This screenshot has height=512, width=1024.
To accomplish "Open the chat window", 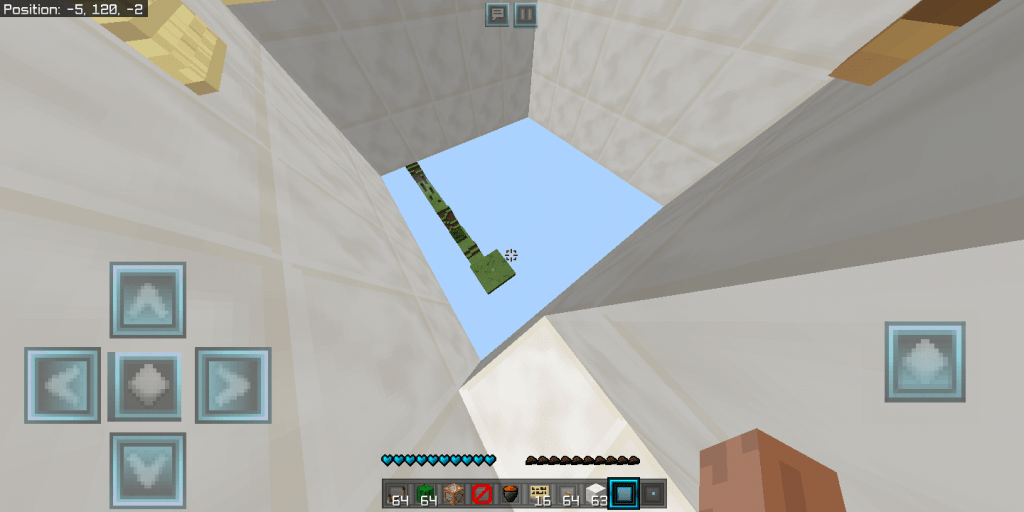I will click(x=497, y=14).
